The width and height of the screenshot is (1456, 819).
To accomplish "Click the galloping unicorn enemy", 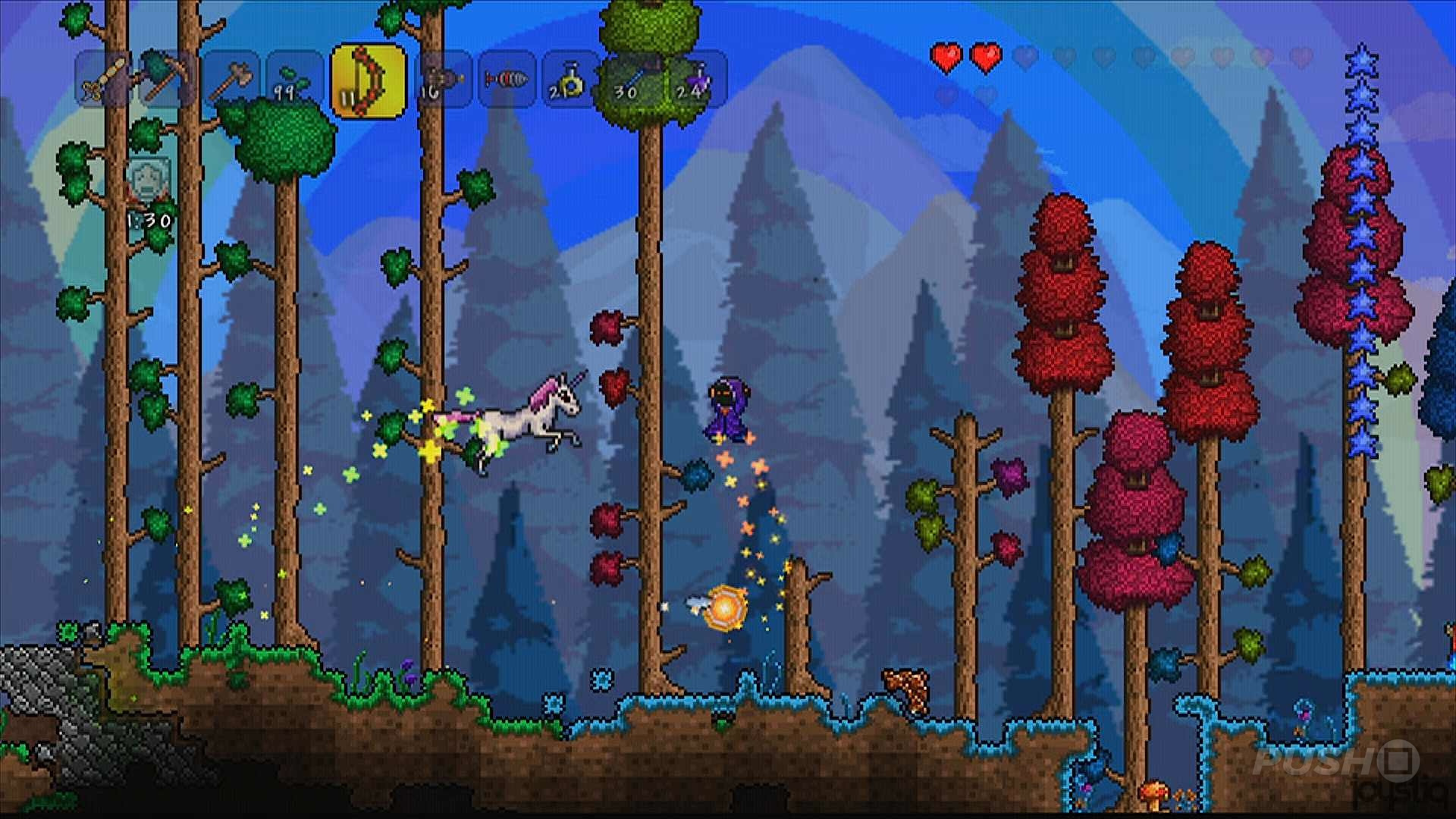I will point(531,417).
